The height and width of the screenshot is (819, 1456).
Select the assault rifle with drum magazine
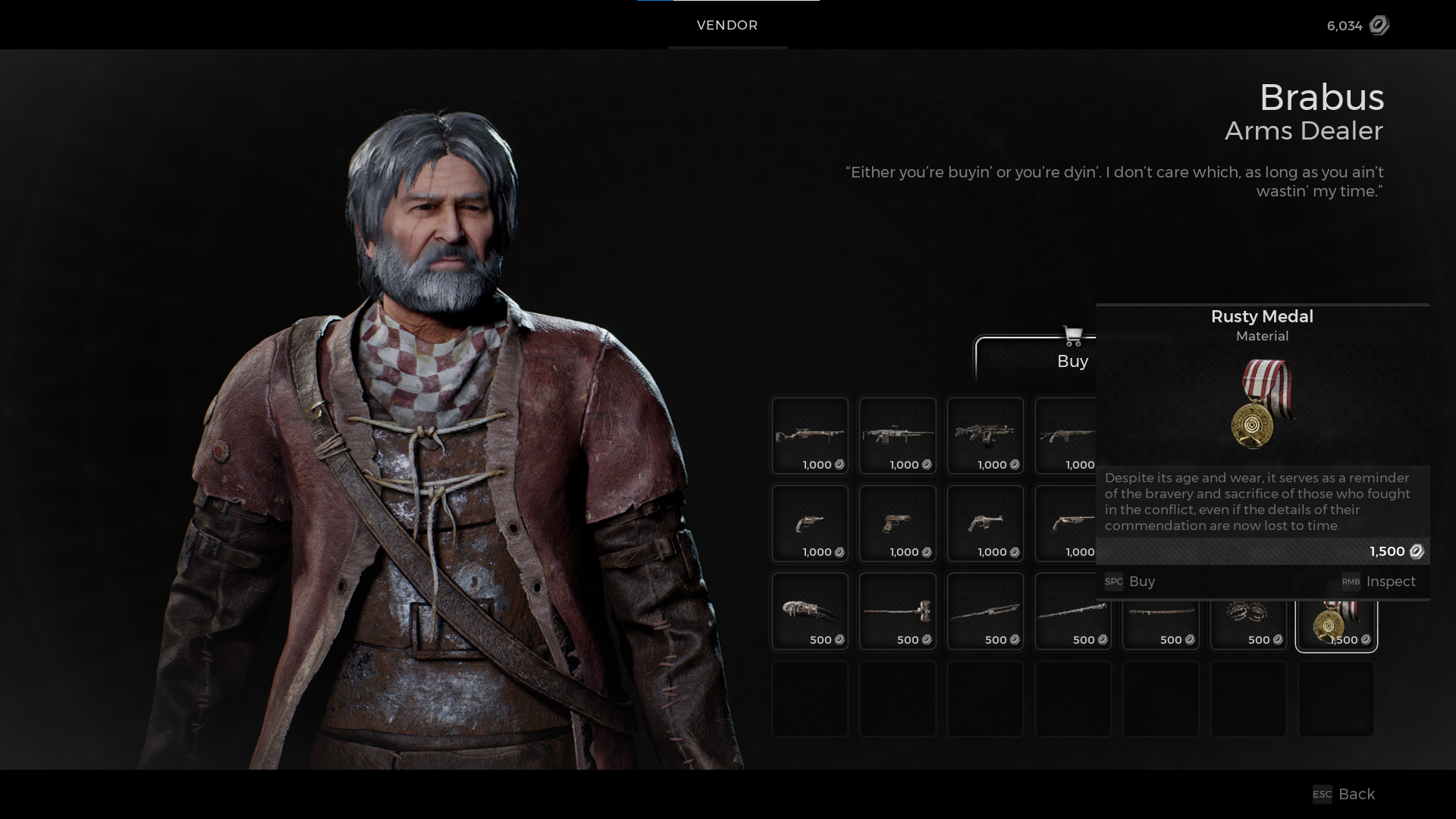[x=985, y=436]
